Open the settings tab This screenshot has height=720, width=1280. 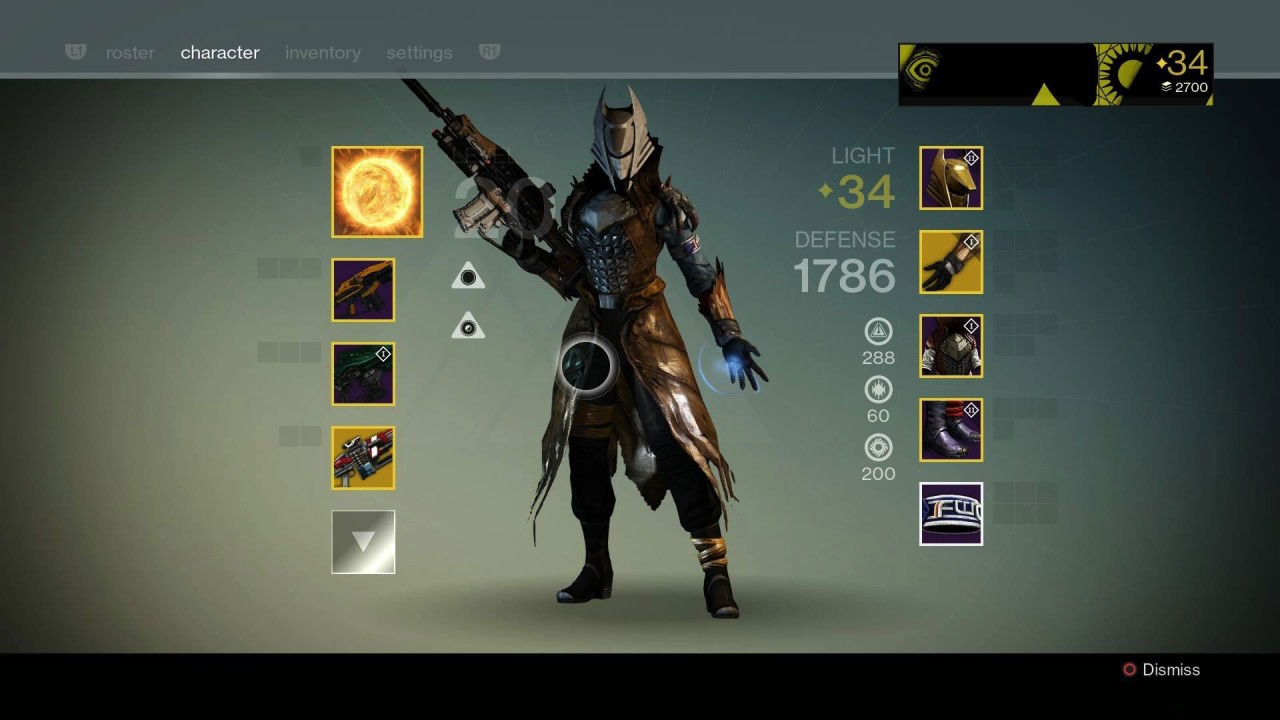pos(419,53)
